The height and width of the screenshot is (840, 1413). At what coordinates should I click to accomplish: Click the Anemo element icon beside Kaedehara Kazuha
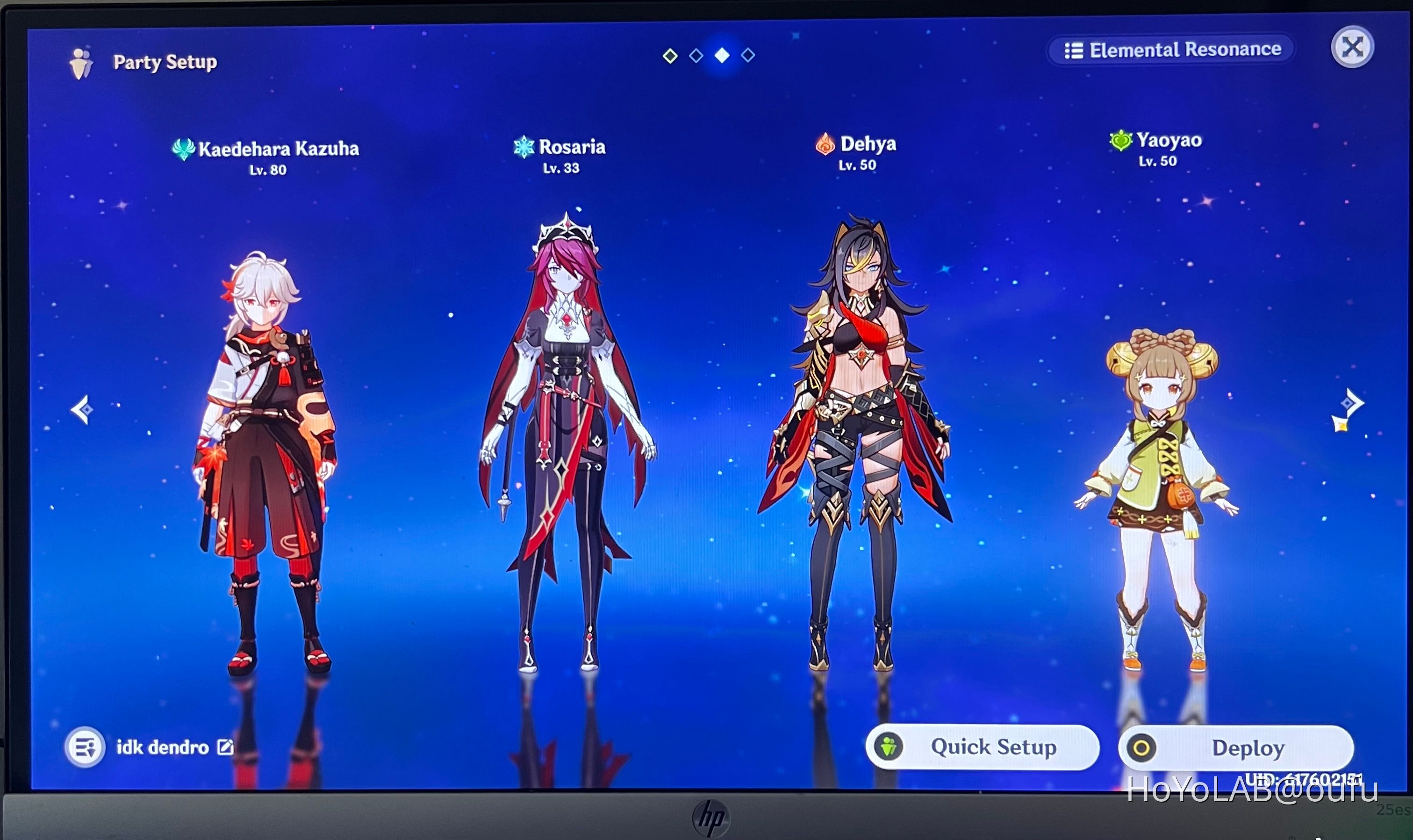pos(184,148)
